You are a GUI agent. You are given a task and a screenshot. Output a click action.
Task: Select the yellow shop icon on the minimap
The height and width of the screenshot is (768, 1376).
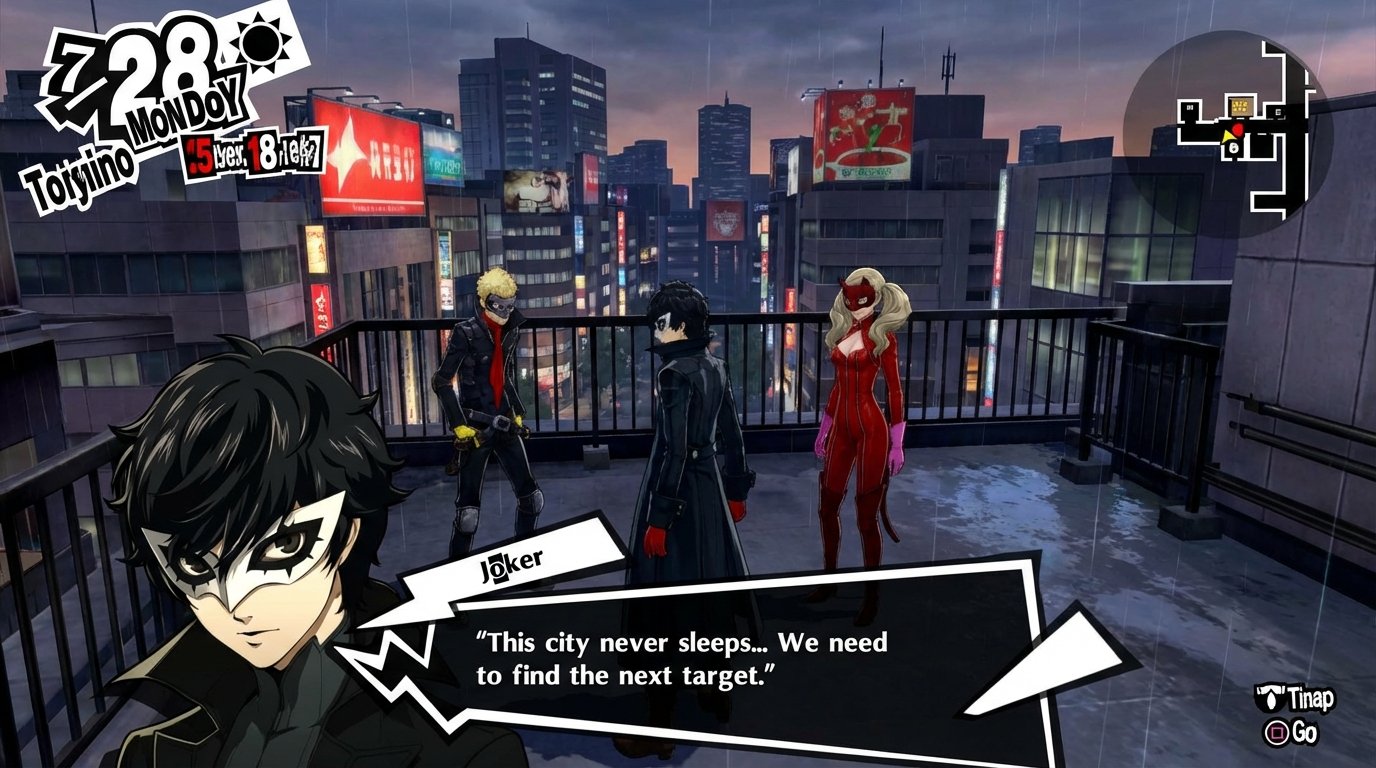[x=1241, y=105]
